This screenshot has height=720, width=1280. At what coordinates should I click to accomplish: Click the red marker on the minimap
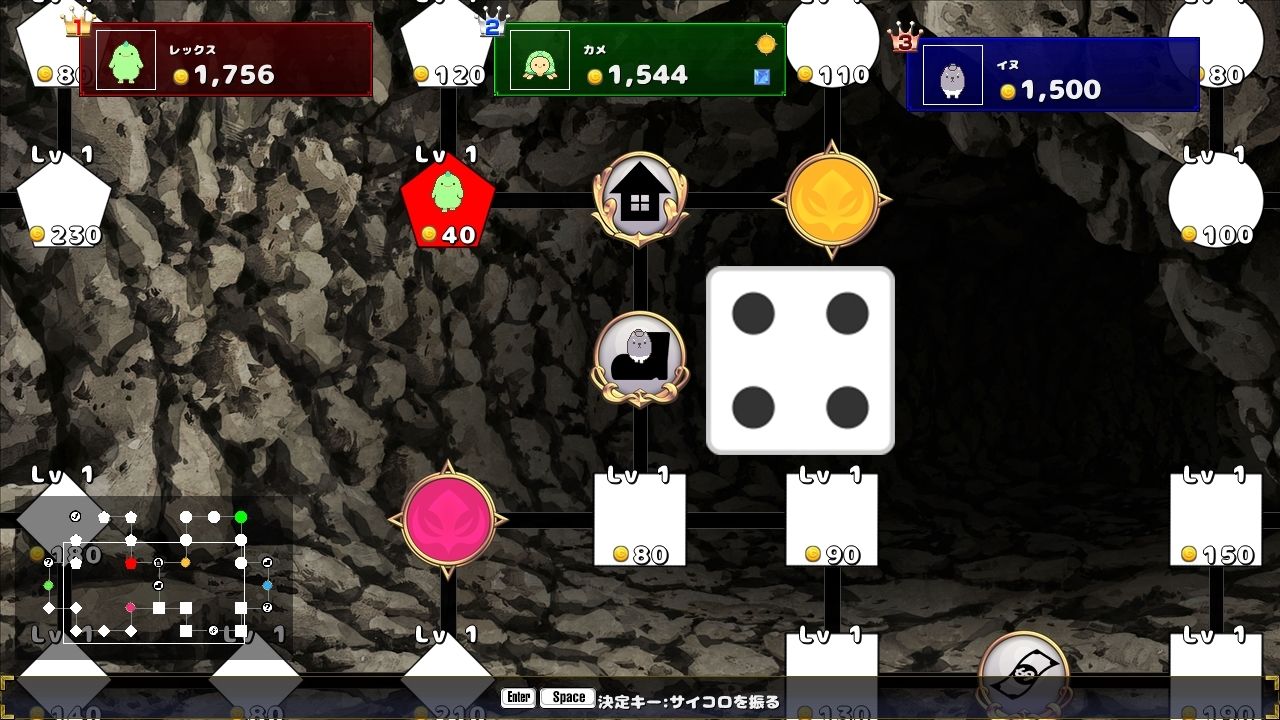click(132, 563)
